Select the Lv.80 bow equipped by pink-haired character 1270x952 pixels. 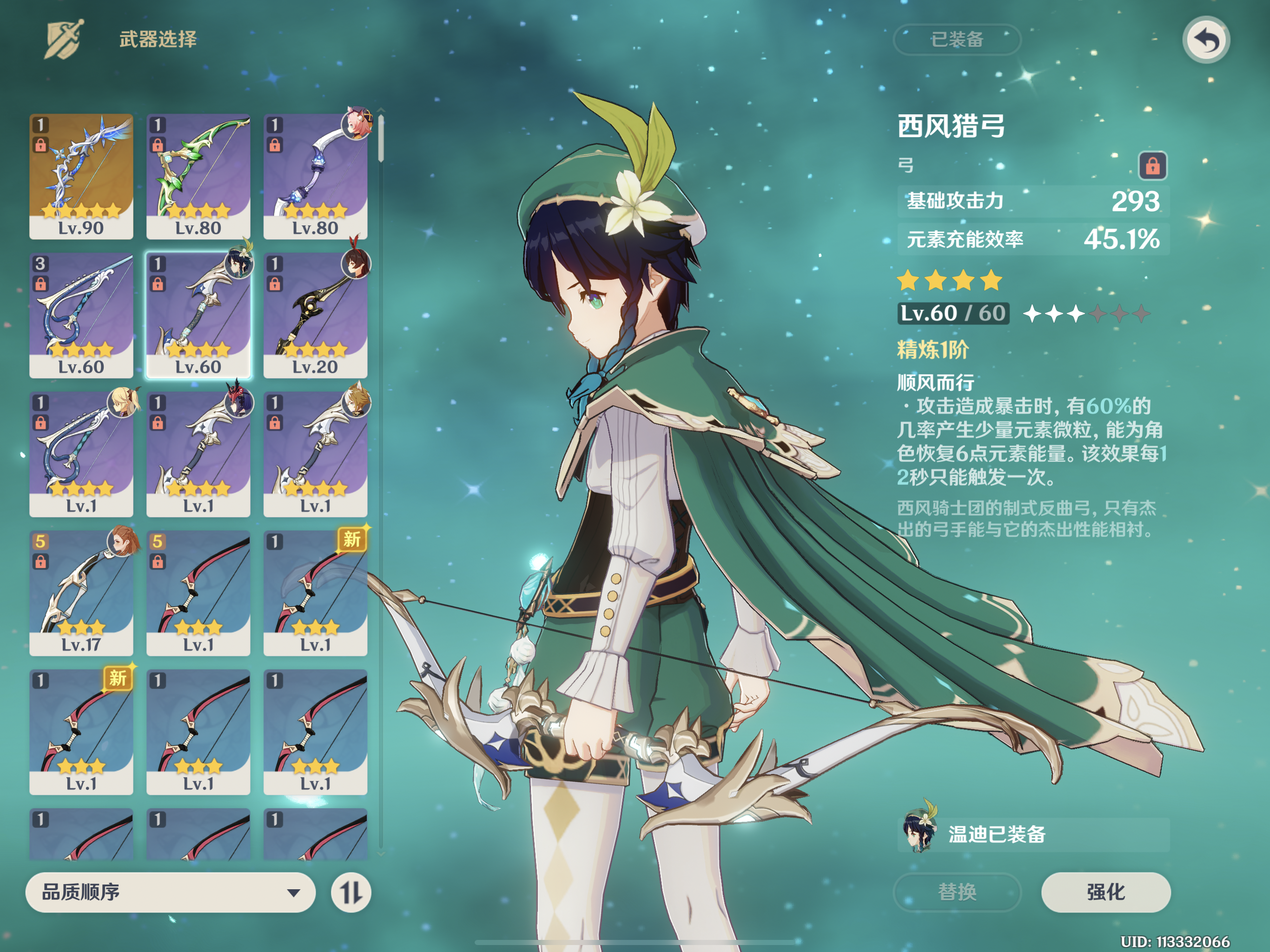click(x=315, y=176)
